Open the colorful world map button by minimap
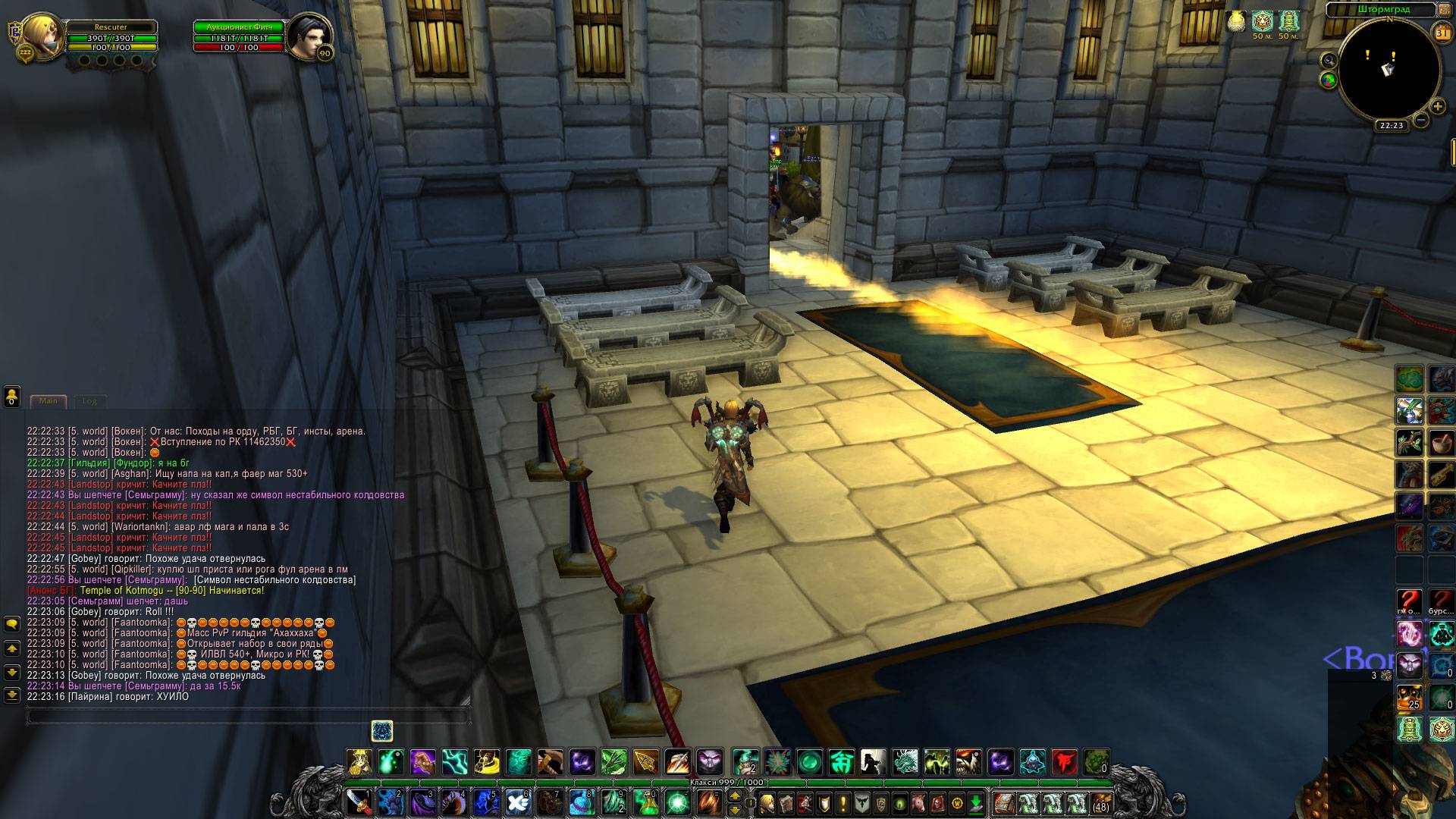Viewport: 1456px width, 819px height. [x=1328, y=79]
